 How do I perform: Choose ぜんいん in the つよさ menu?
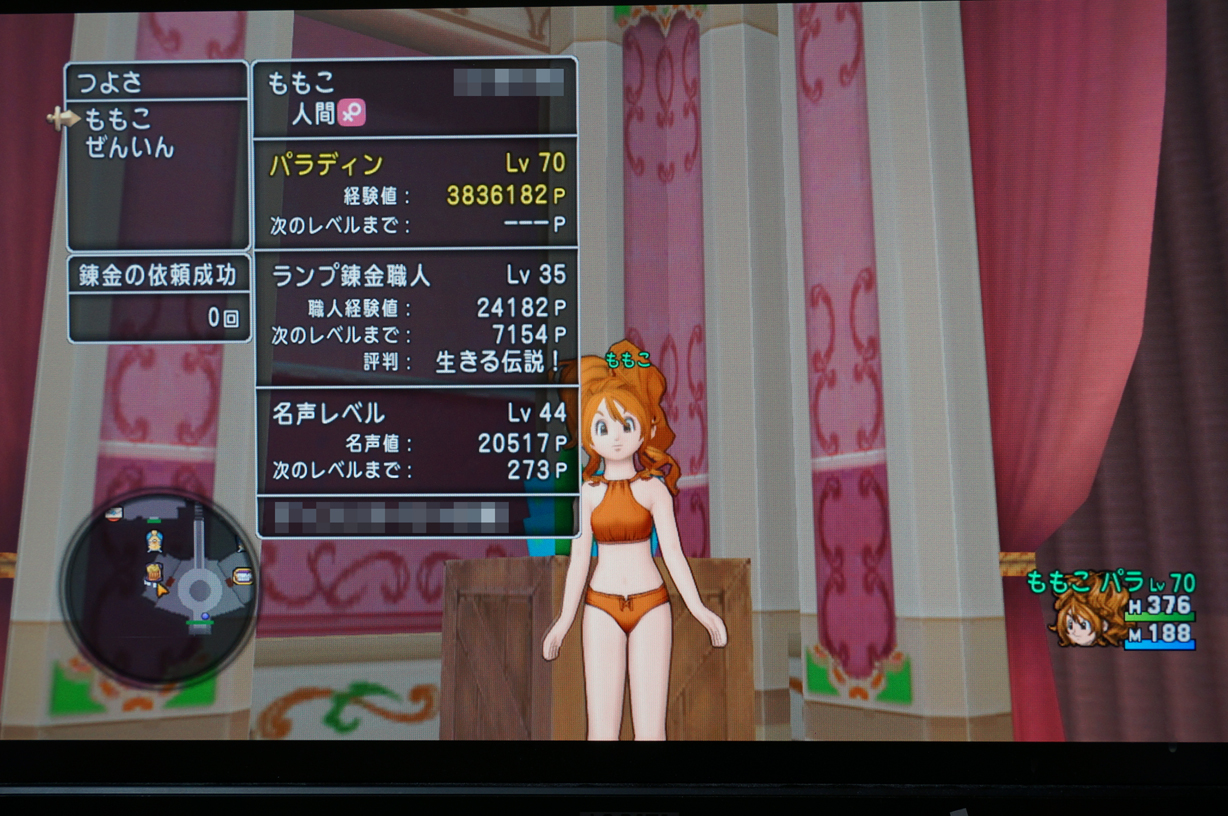(130, 148)
